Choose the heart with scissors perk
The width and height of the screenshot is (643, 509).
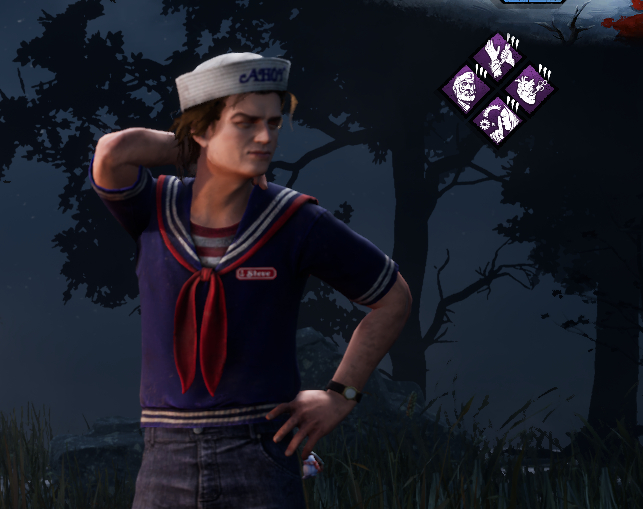point(526,89)
